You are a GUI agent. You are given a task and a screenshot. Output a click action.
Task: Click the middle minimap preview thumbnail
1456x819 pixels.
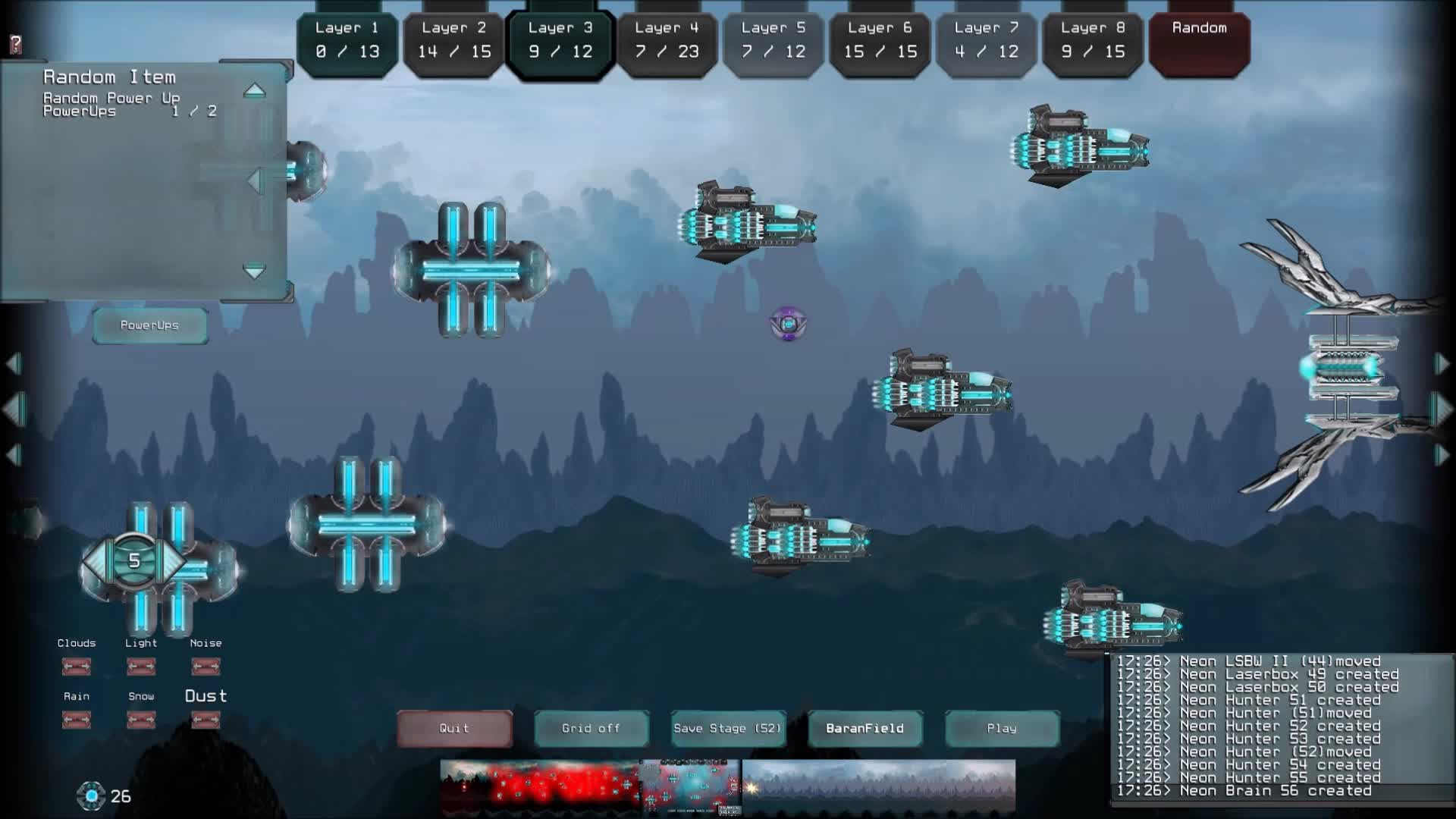[x=689, y=786]
